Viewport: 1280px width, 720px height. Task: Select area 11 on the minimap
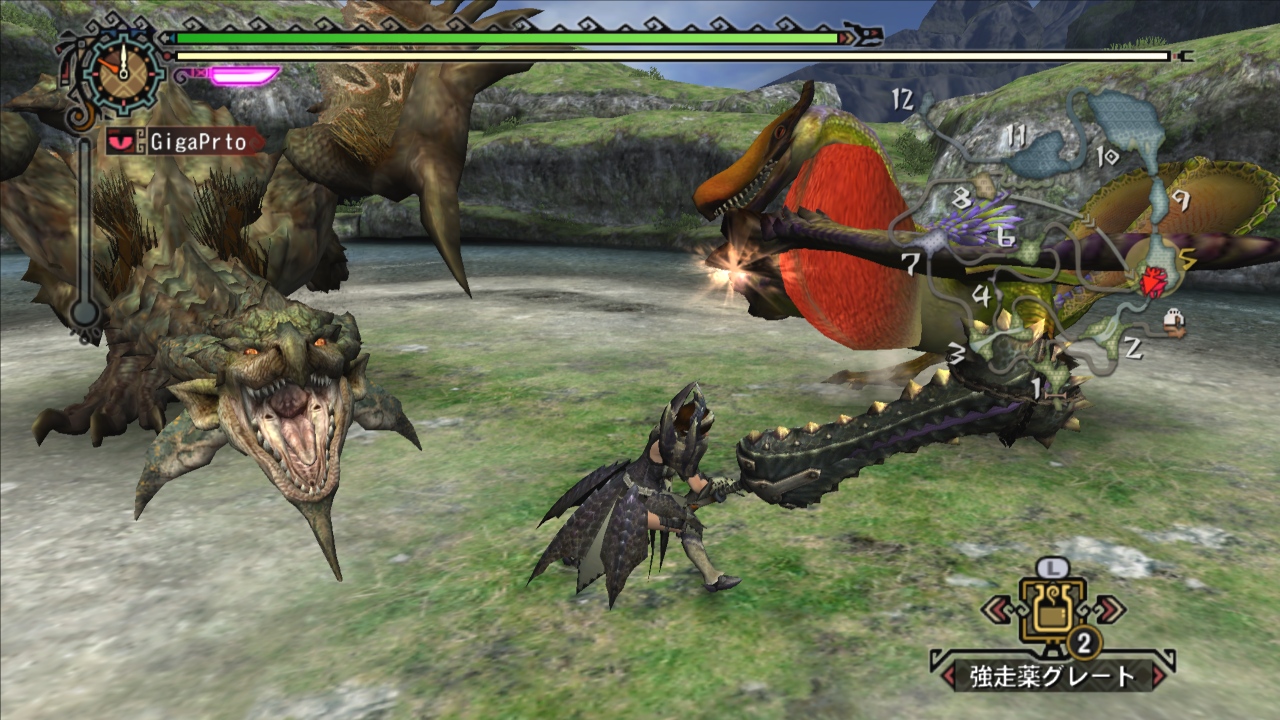coord(1017,137)
